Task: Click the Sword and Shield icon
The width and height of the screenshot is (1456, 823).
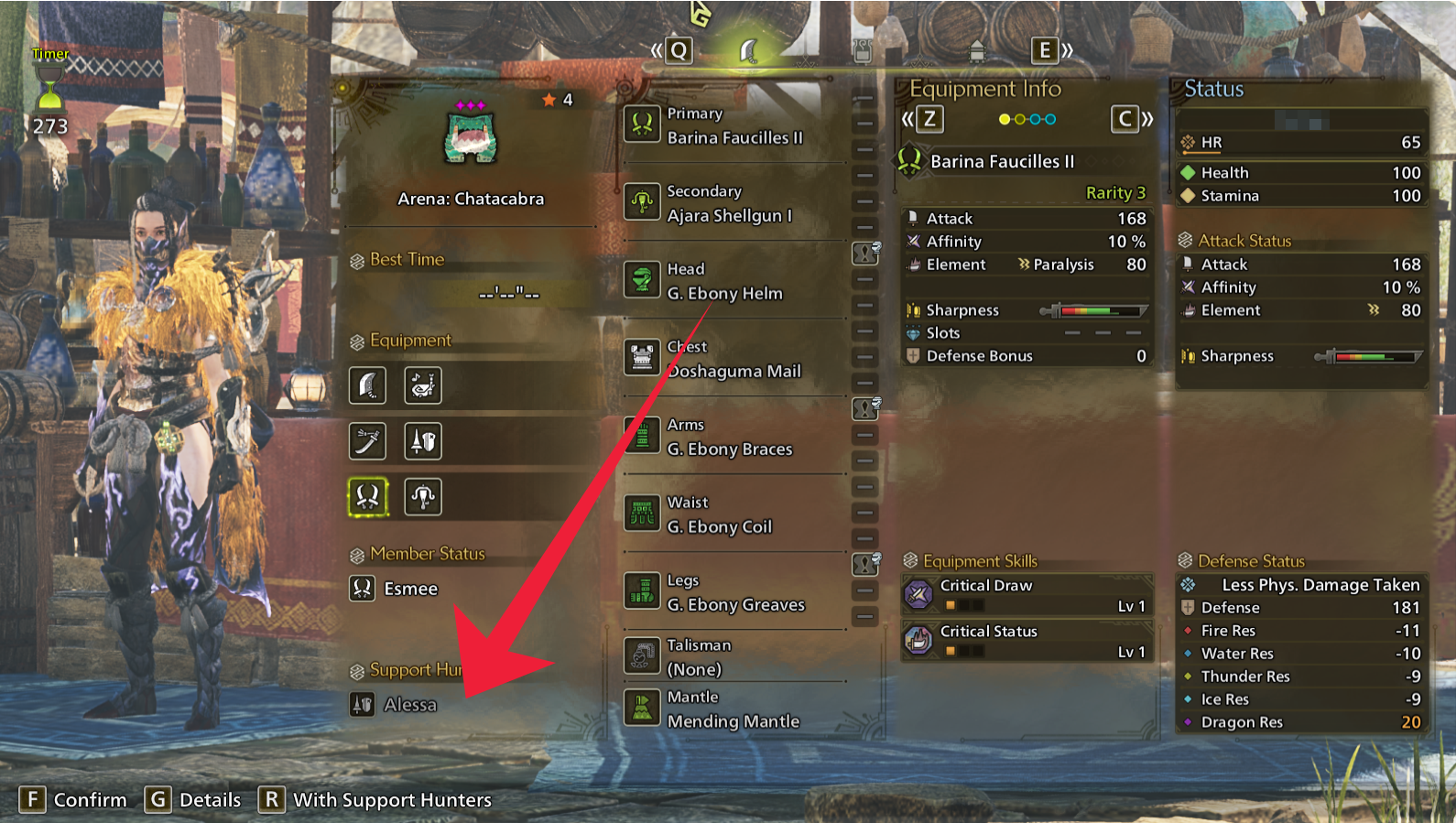Action: point(423,441)
